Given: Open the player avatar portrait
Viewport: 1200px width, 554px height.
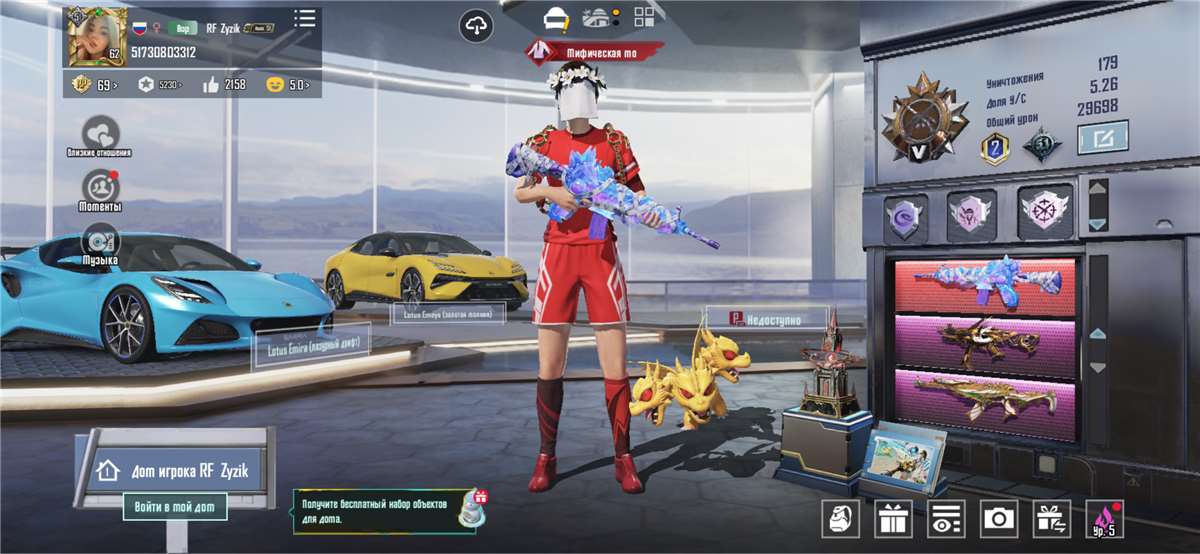Looking at the screenshot, I should [x=97, y=36].
